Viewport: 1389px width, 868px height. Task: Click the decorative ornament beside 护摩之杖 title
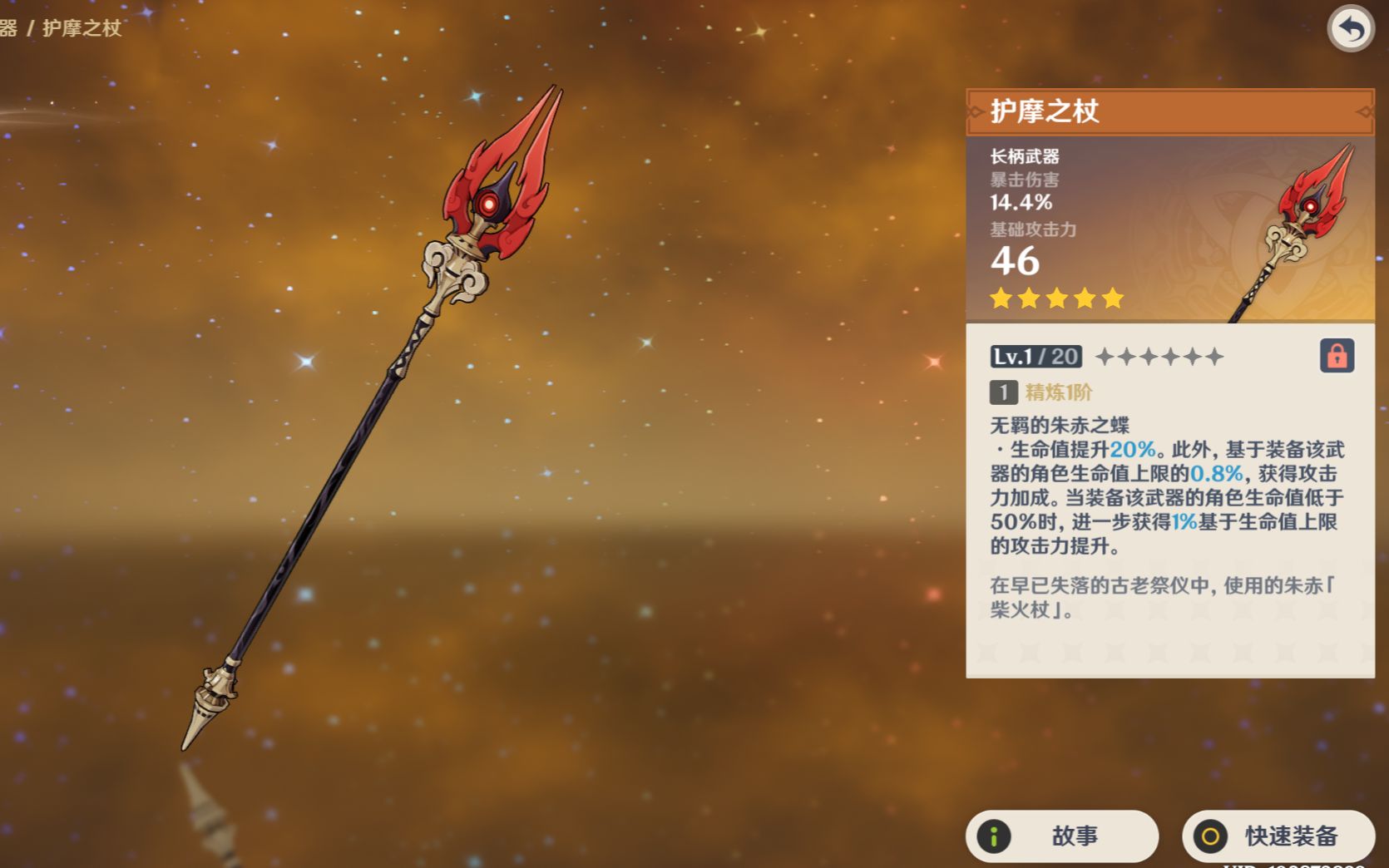(975, 111)
